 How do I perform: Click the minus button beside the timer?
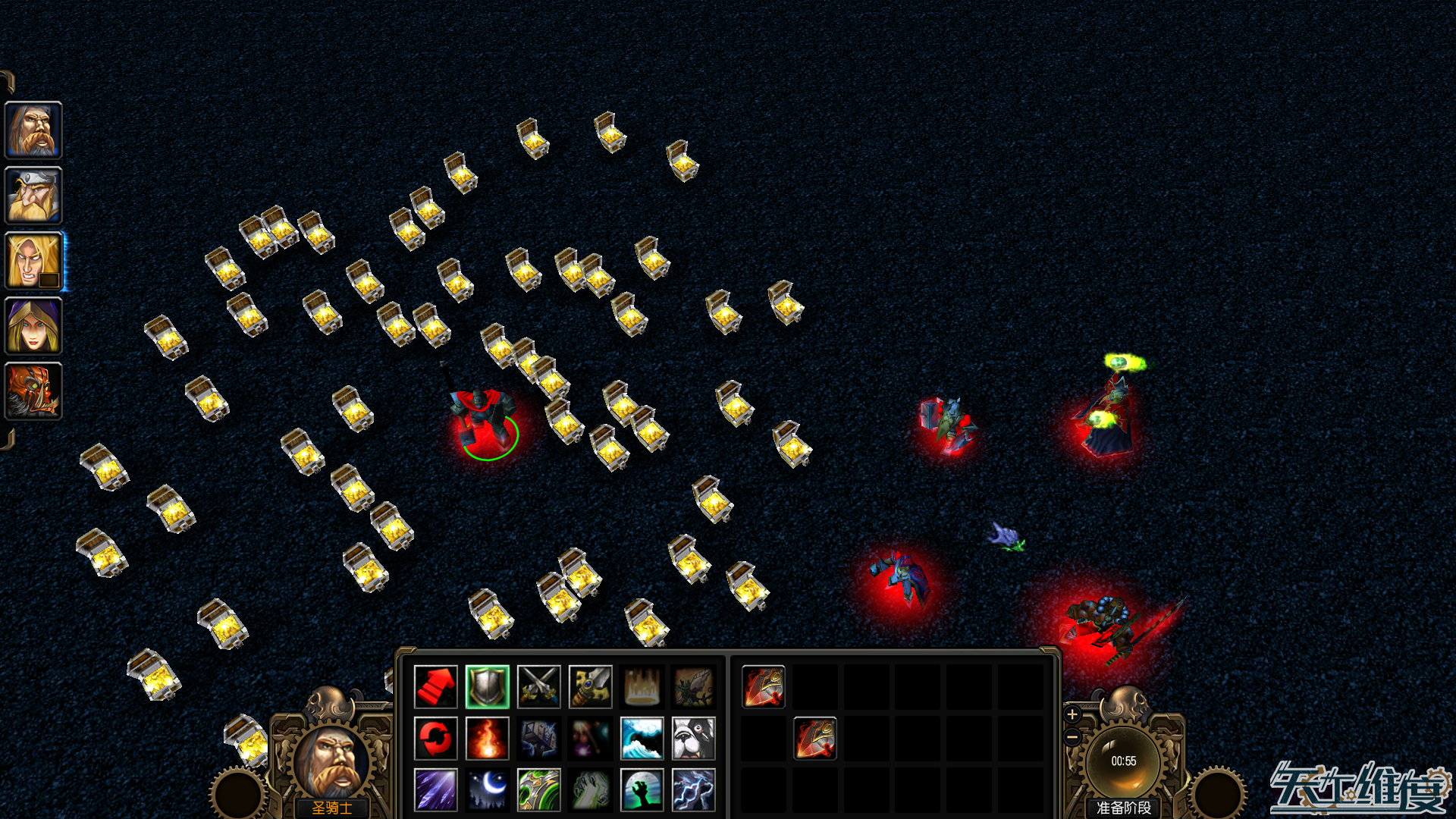[x=1072, y=736]
